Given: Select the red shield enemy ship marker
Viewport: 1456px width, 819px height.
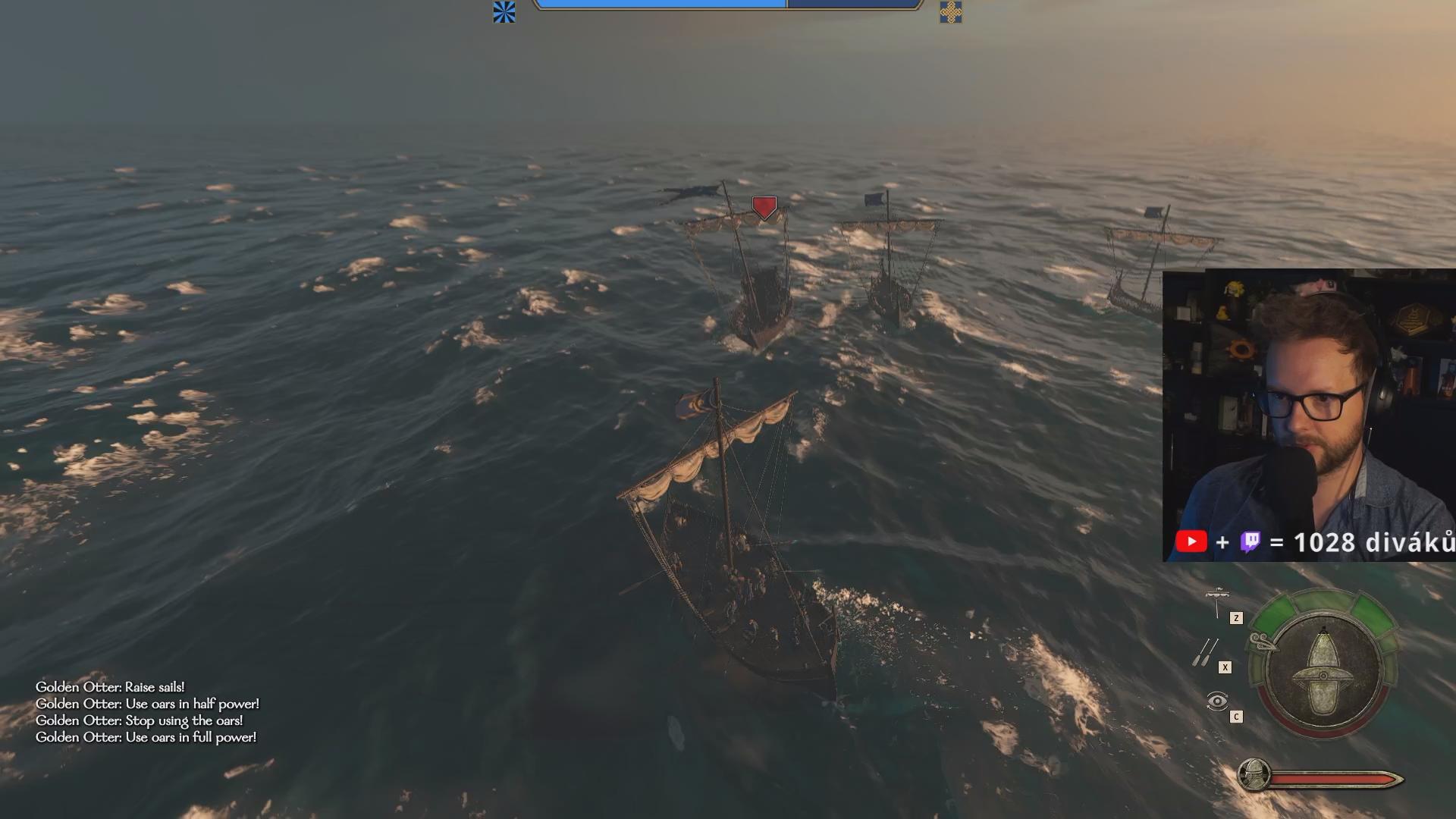Looking at the screenshot, I should click(x=764, y=207).
